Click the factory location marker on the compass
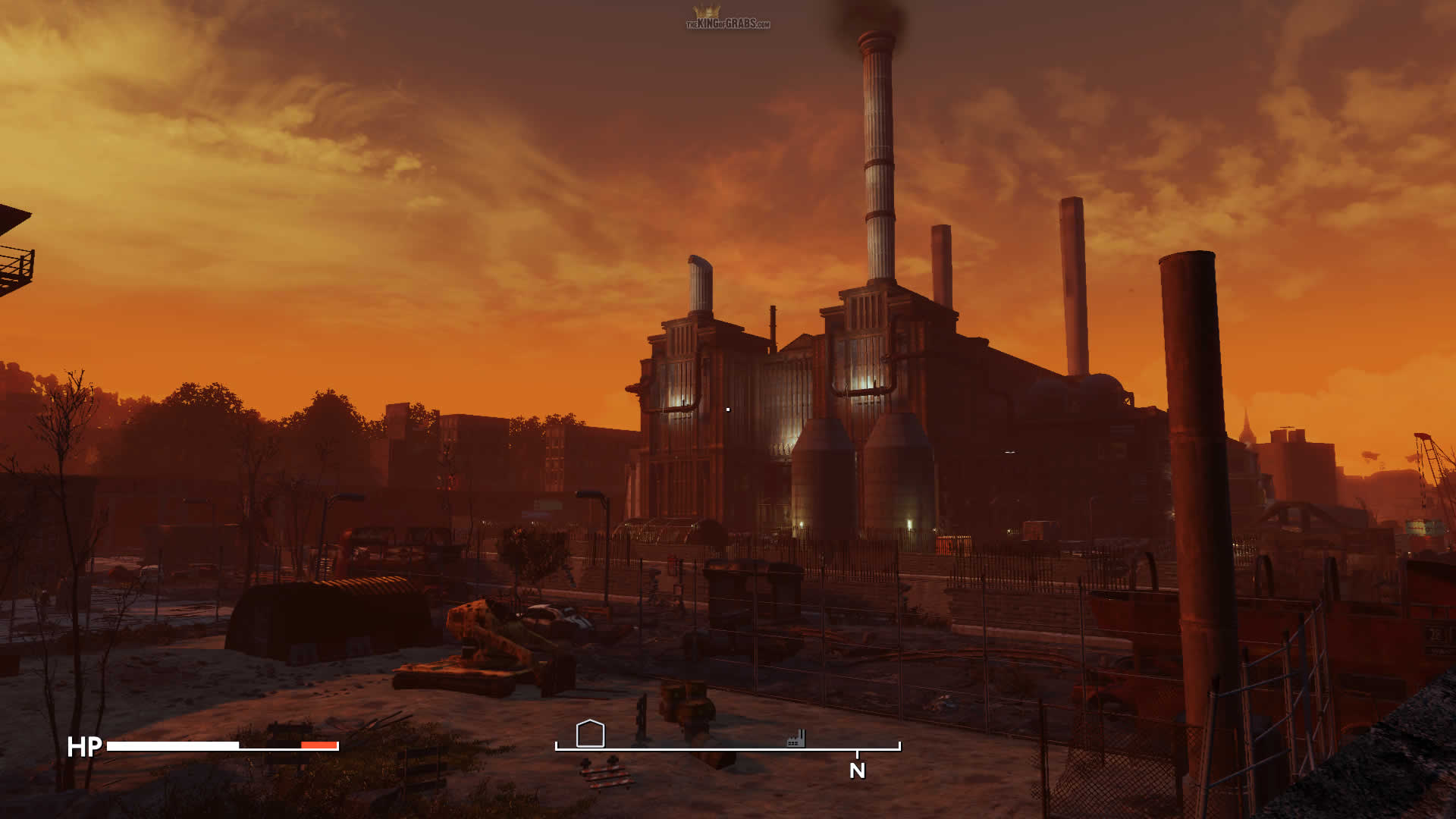The width and height of the screenshot is (1456, 819). point(795,738)
